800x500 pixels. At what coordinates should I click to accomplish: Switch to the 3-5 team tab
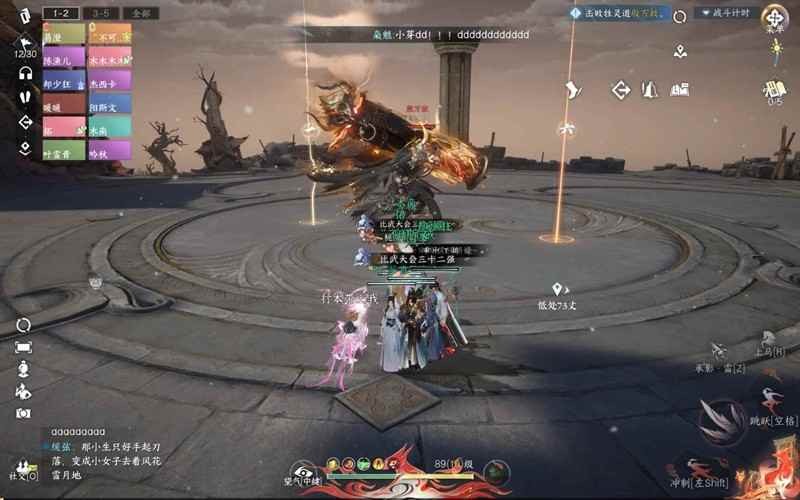click(x=101, y=13)
